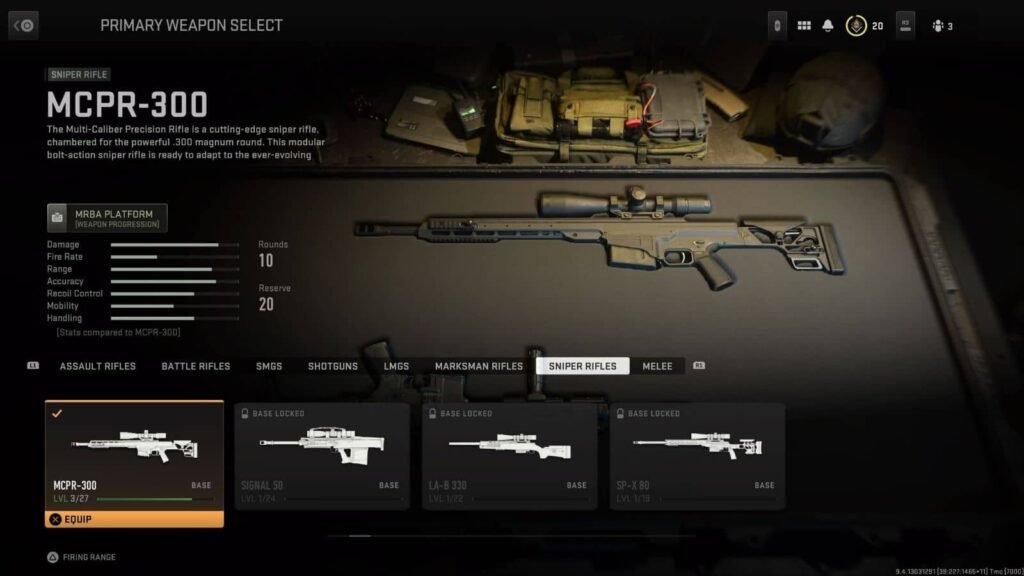Equip the MCPR-300 sniper rifle
The image size is (1024, 576).
point(134,519)
